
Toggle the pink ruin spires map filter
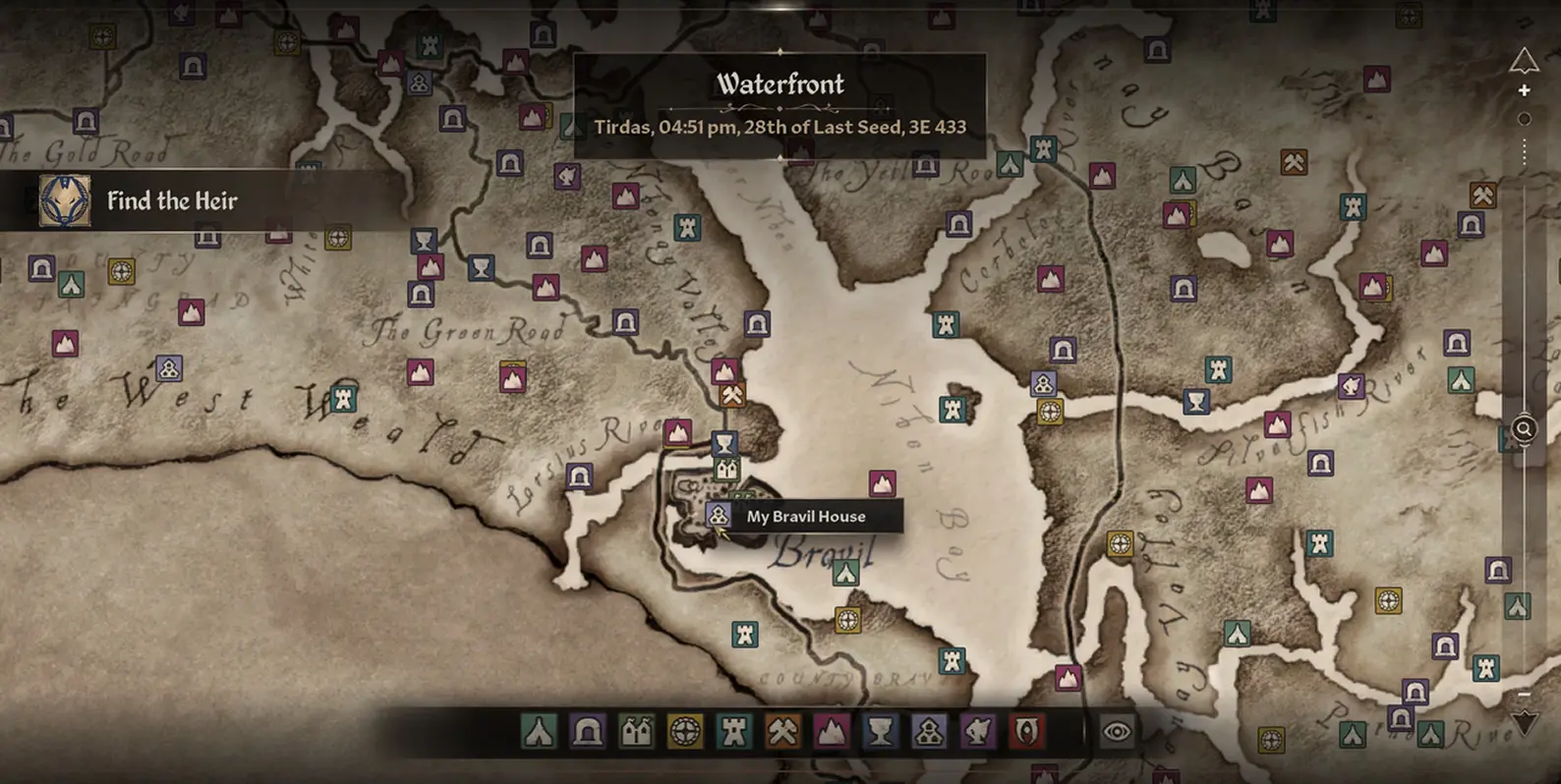832,732
